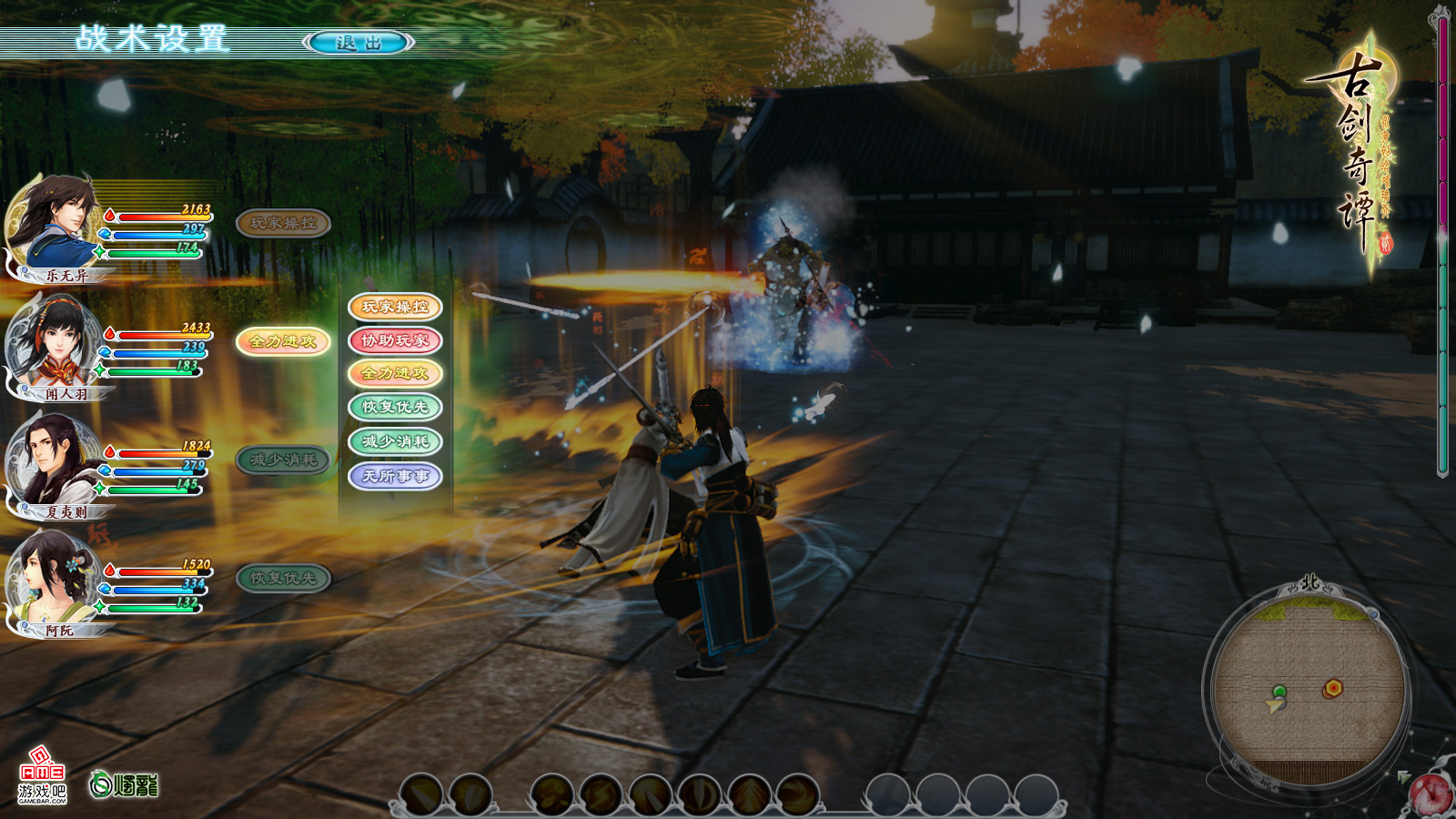Exit the tactics settings with 退出

pos(359,43)
